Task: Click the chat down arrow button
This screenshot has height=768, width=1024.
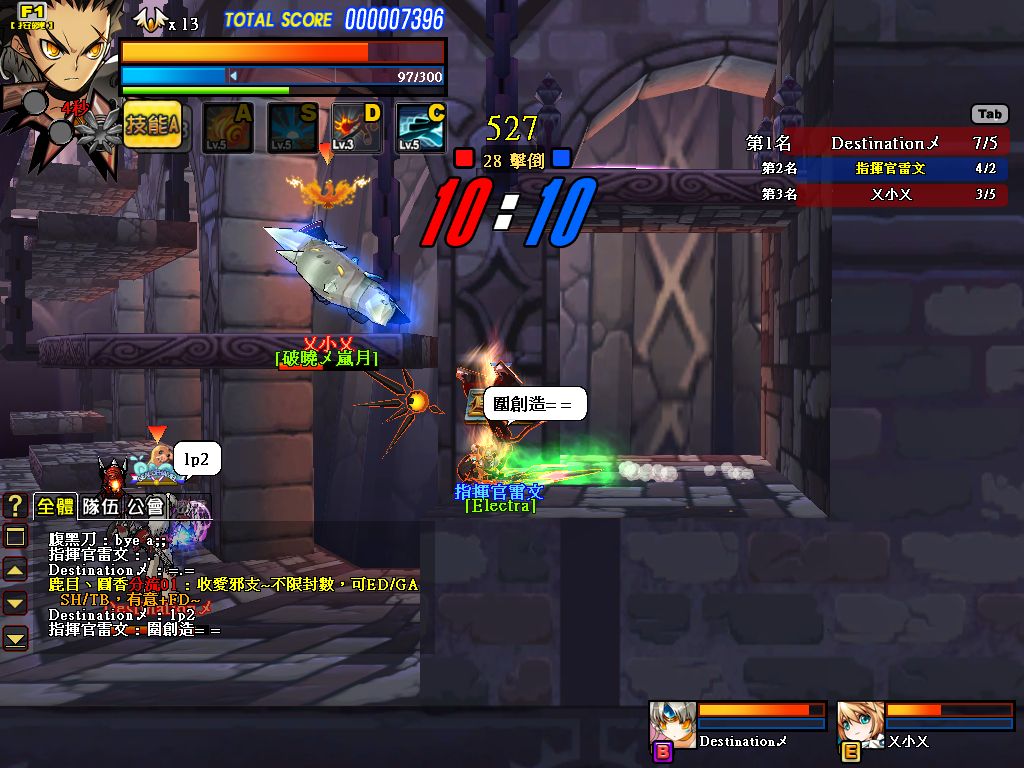Action: point(15,603)
